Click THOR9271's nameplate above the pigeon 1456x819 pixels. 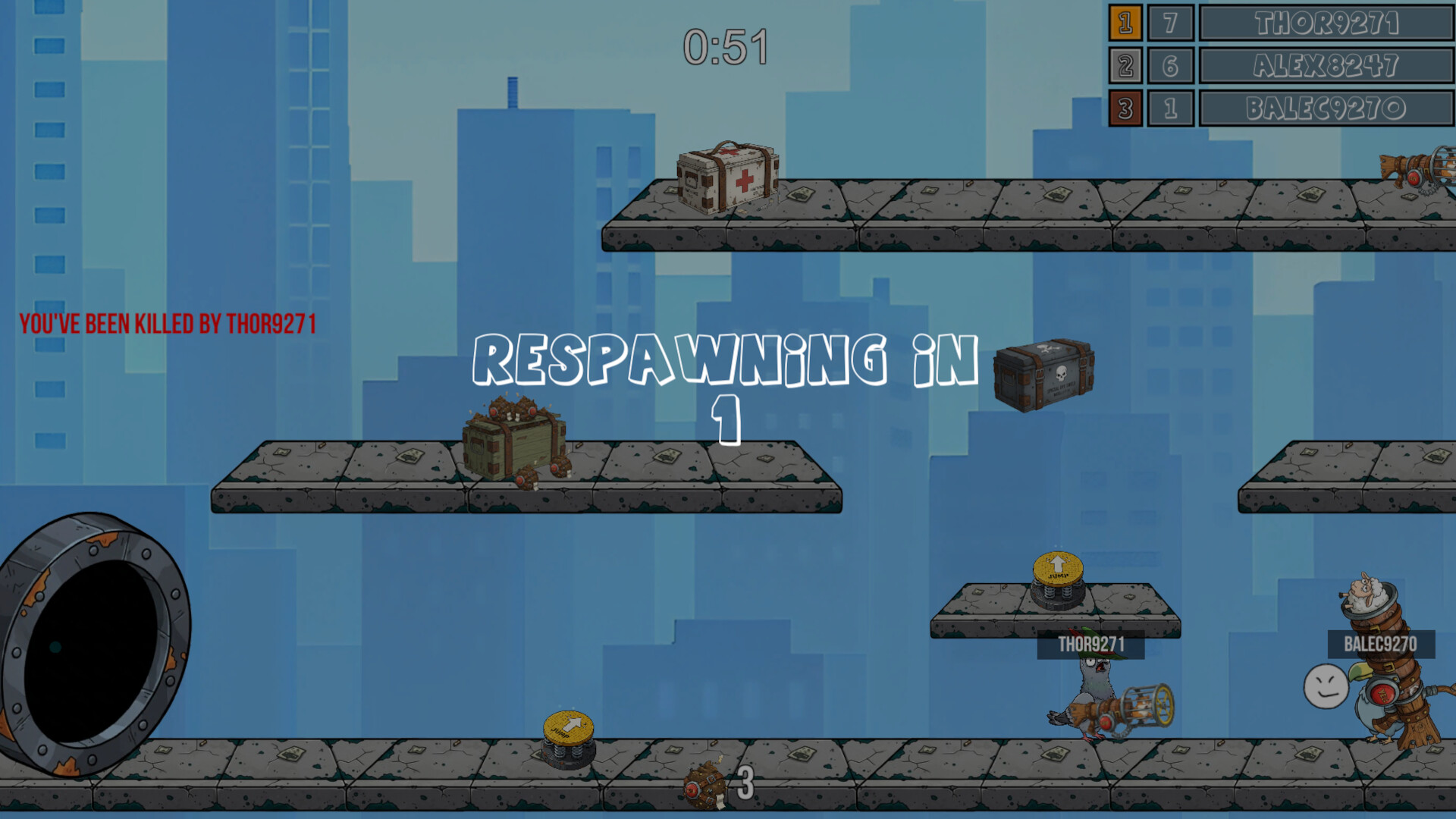[x=1092, y=646]
